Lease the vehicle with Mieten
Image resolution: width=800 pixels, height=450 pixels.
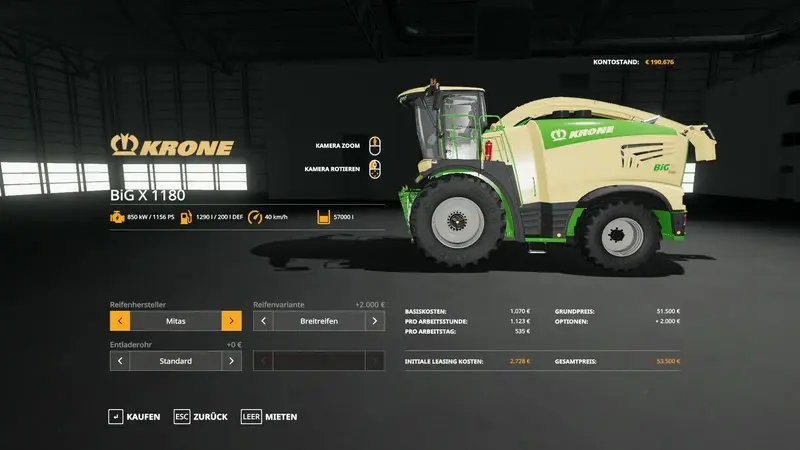pos(269,416)
